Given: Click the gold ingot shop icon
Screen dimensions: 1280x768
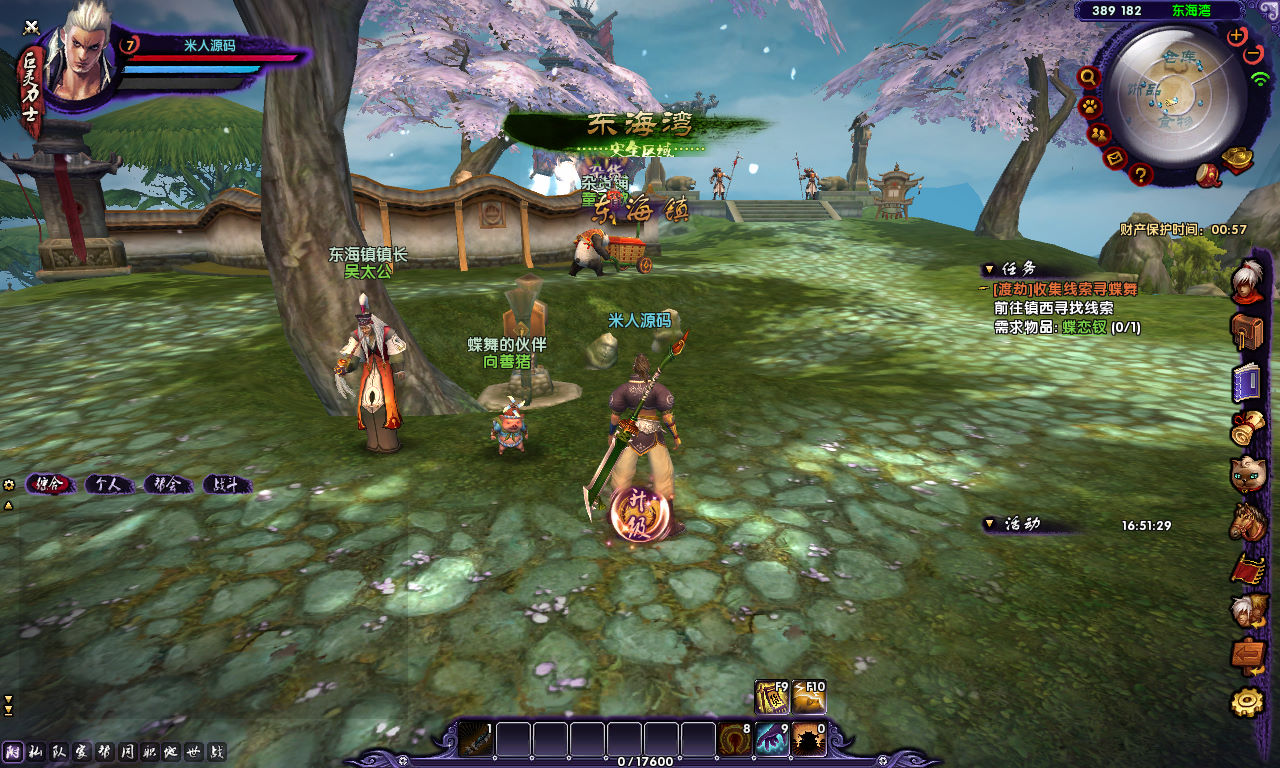Looking at the screenshot, I should (x=1240, y=160).
